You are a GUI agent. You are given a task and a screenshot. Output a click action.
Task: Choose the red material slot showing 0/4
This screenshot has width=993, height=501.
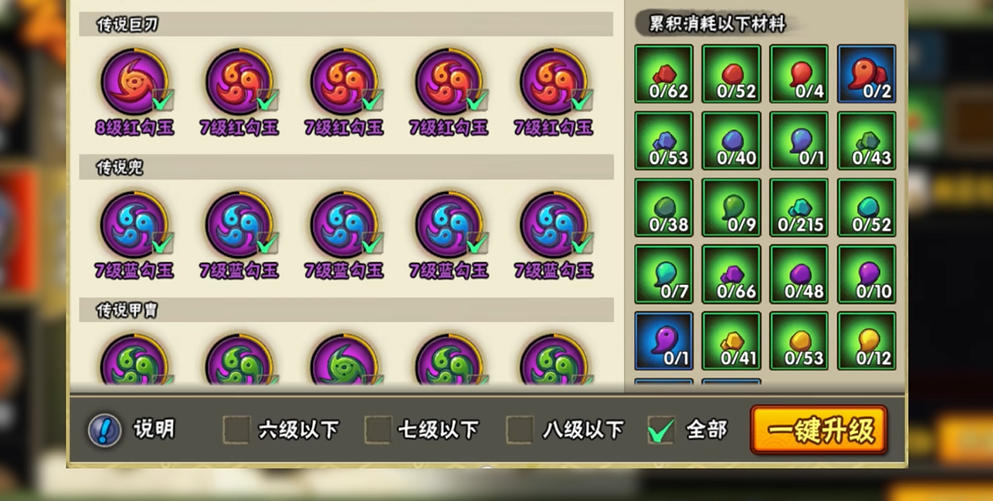tap(799, 74)
